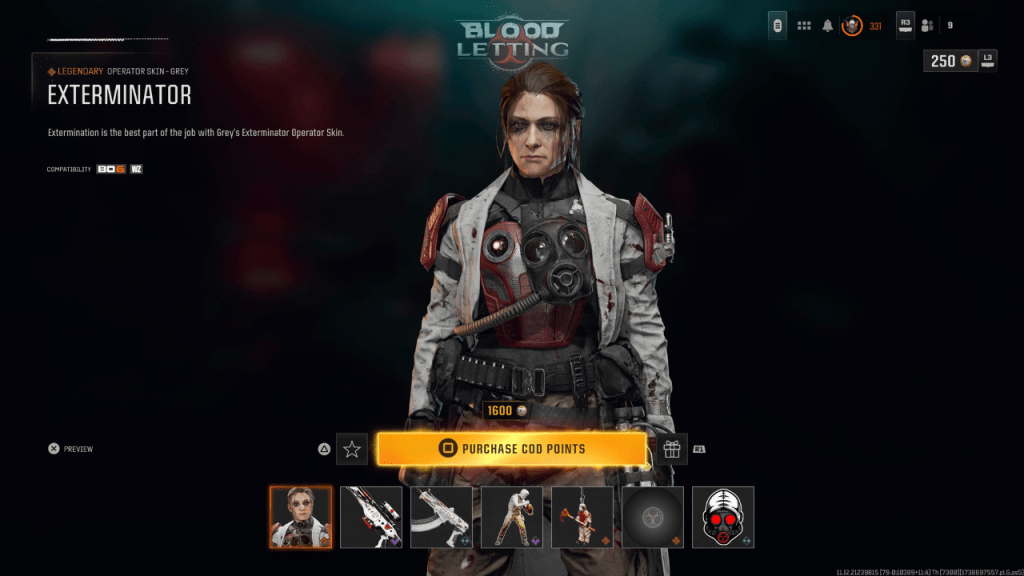Select the Exterminator operator skin thumbnail
Screen dimensions: 1024x576
[300, 517]
